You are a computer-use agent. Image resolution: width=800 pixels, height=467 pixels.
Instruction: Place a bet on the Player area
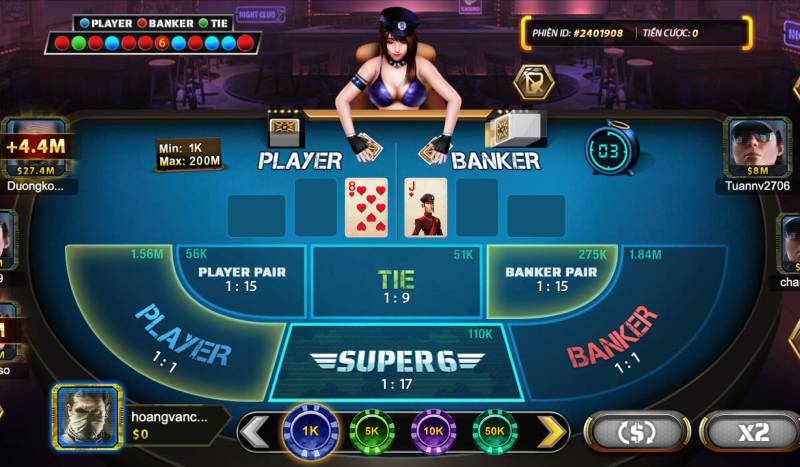180,335
